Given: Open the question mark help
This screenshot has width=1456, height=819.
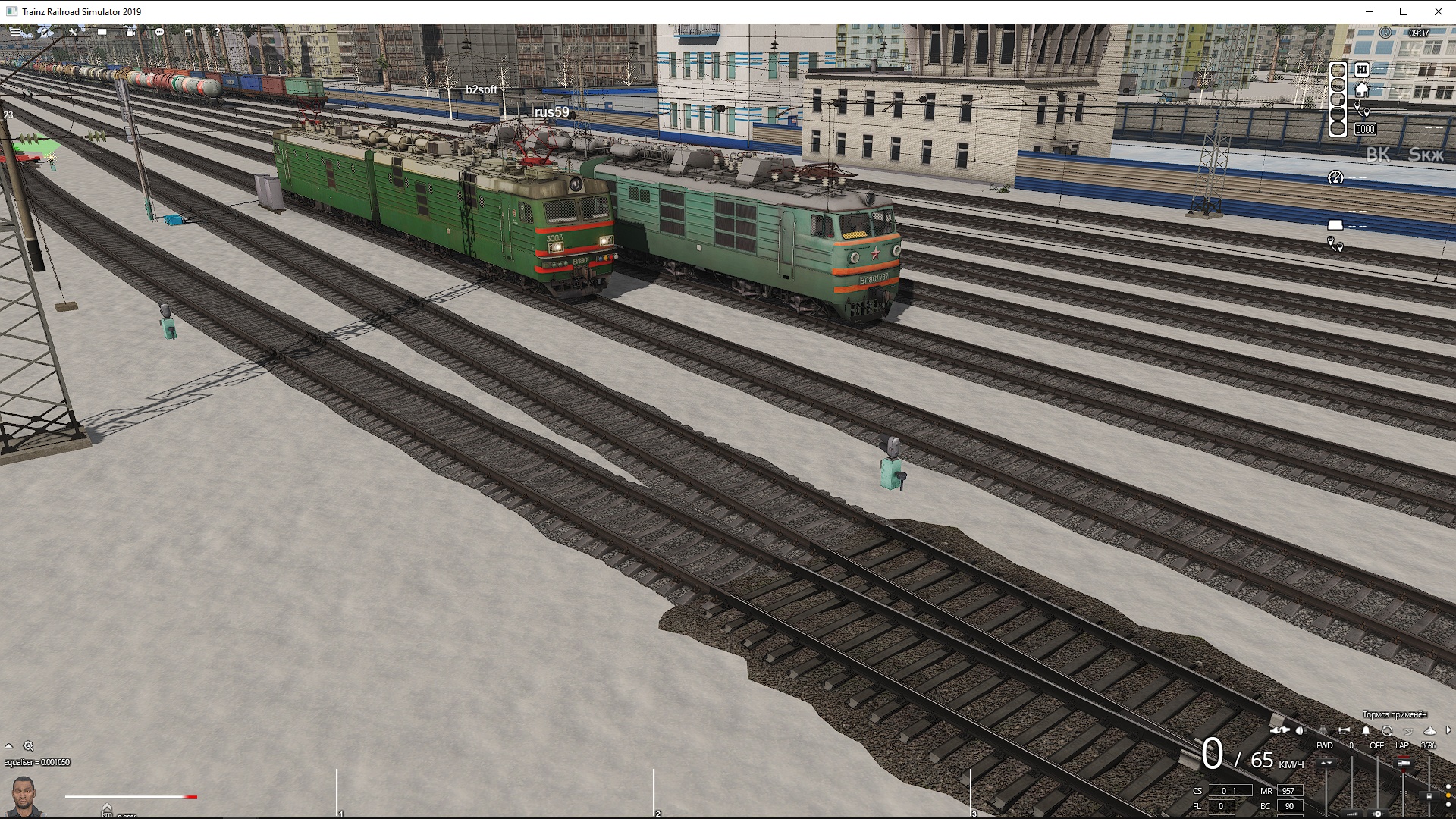Looking at the screenshot, I should tap(217, 33).
